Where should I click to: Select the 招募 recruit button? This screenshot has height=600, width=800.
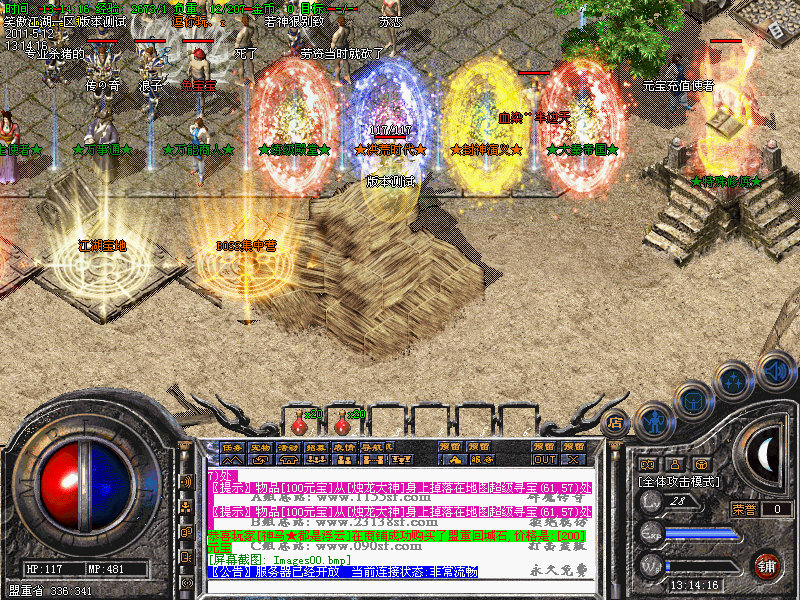[x=316, y=447]
